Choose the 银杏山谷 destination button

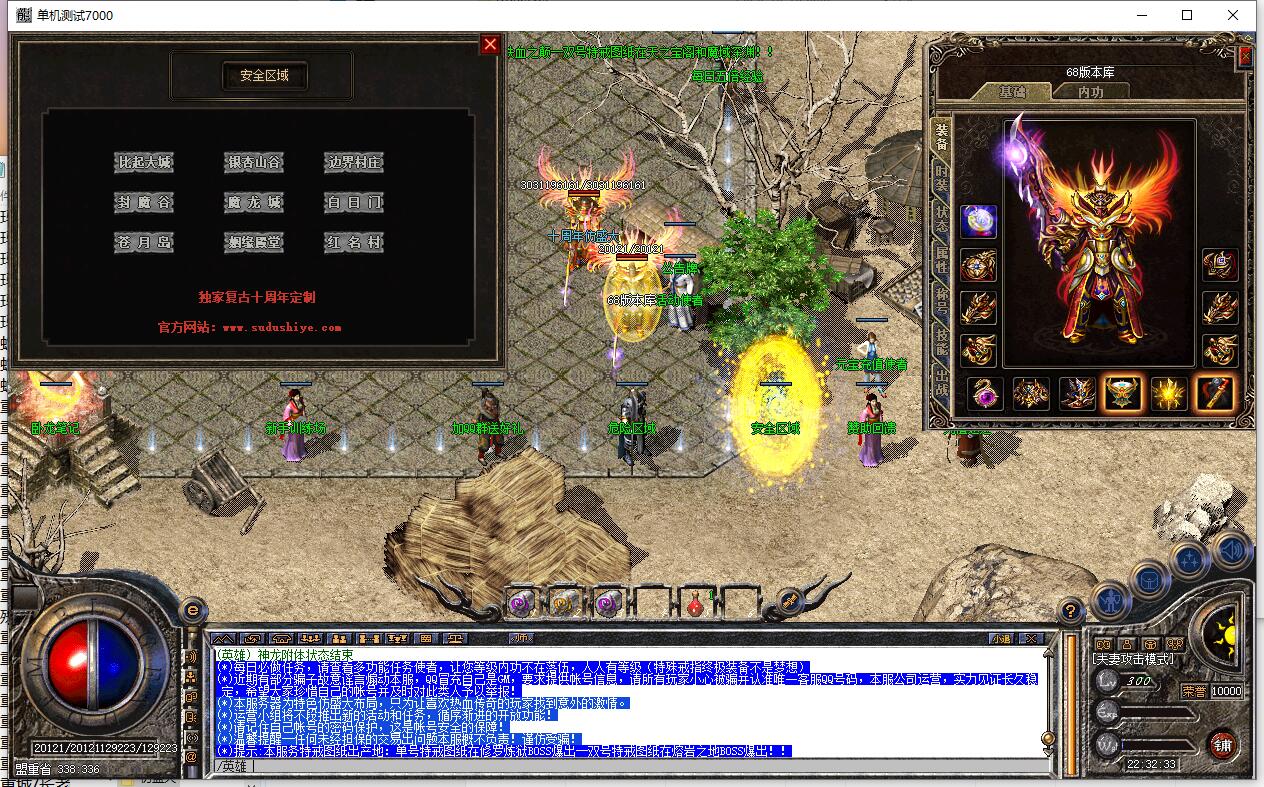coord(254,162)
